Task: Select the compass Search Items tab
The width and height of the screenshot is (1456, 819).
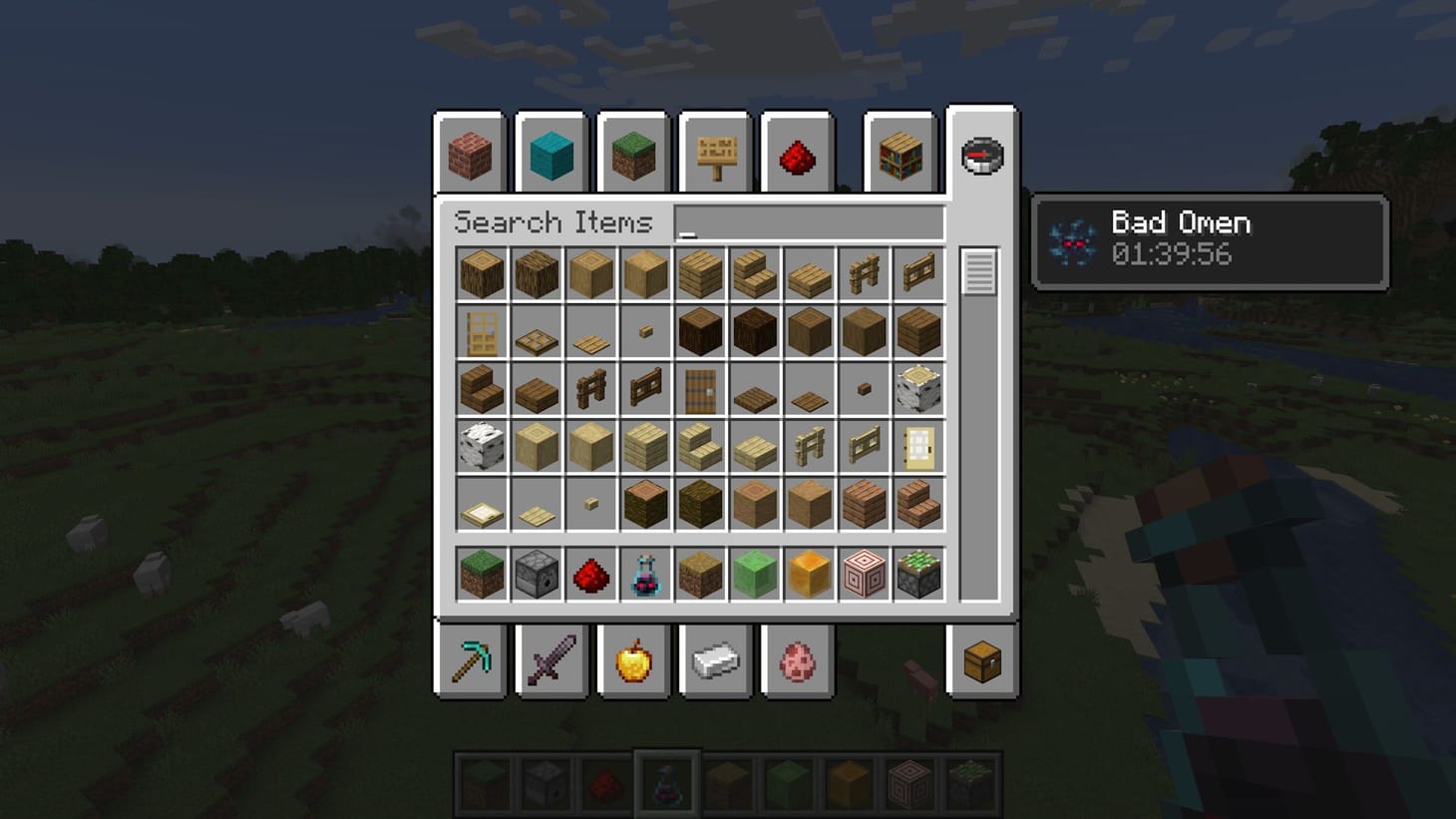Action: [x=981, y=150]
